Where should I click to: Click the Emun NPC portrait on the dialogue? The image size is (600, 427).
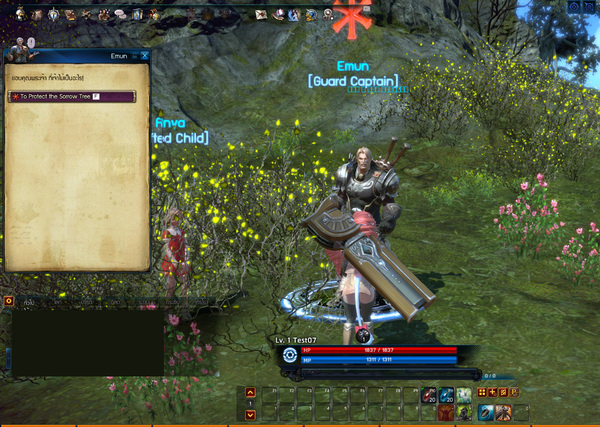(20, 48)
